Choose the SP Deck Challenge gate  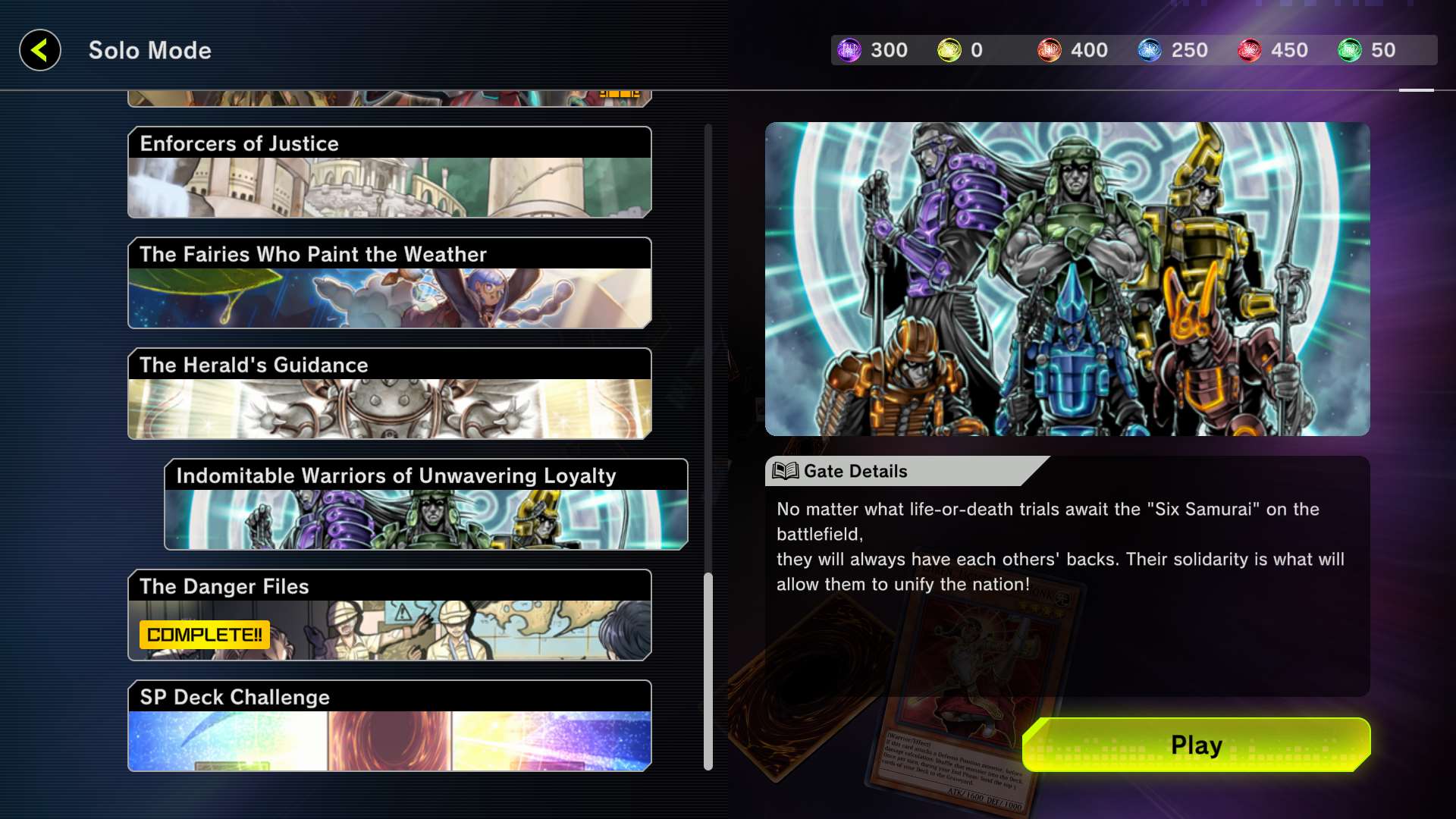coord(389,726)
